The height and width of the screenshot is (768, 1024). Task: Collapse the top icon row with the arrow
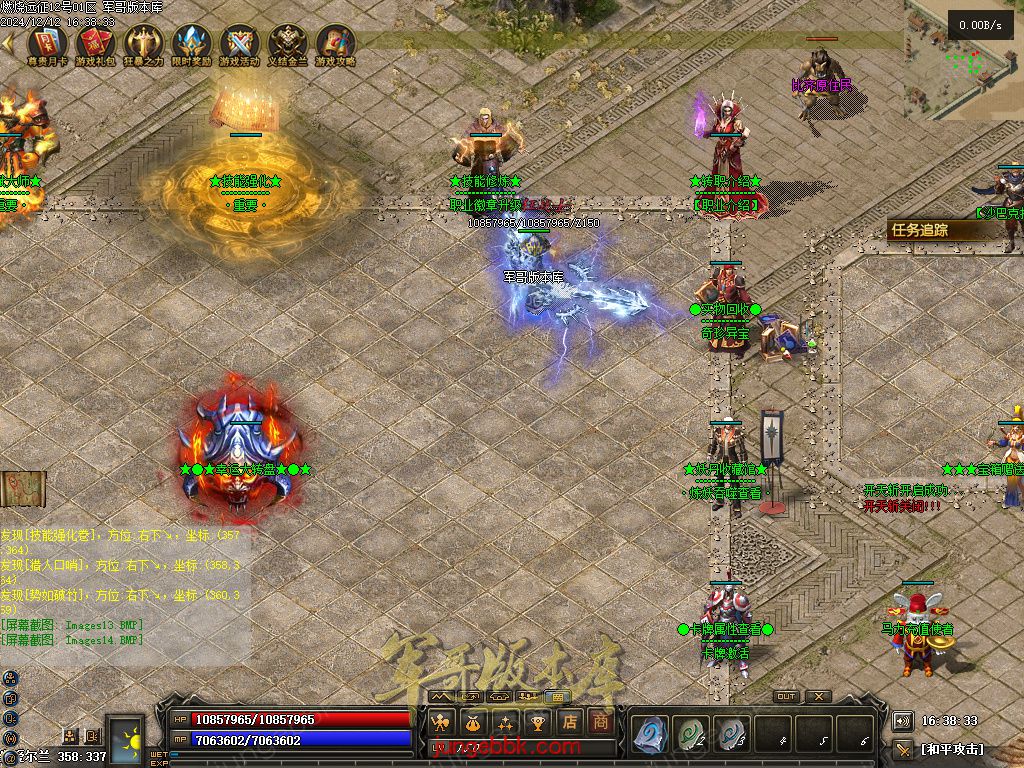coord(9,44)
